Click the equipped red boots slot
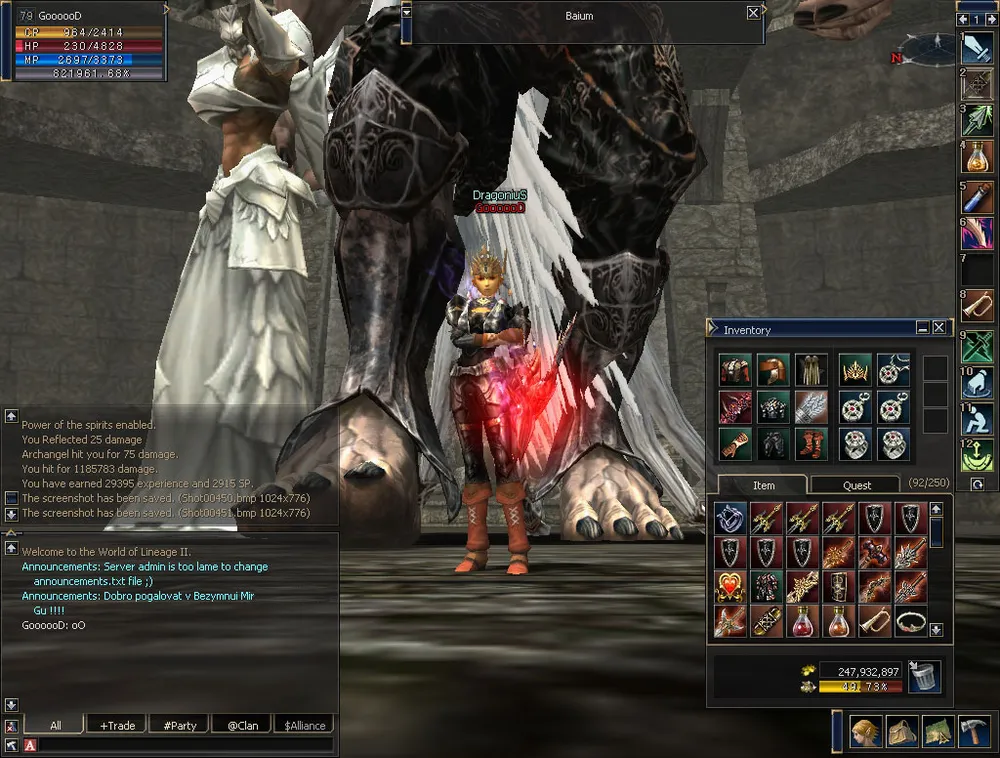The width and height of the screenshot is (1000, 758). pos(811,443)
